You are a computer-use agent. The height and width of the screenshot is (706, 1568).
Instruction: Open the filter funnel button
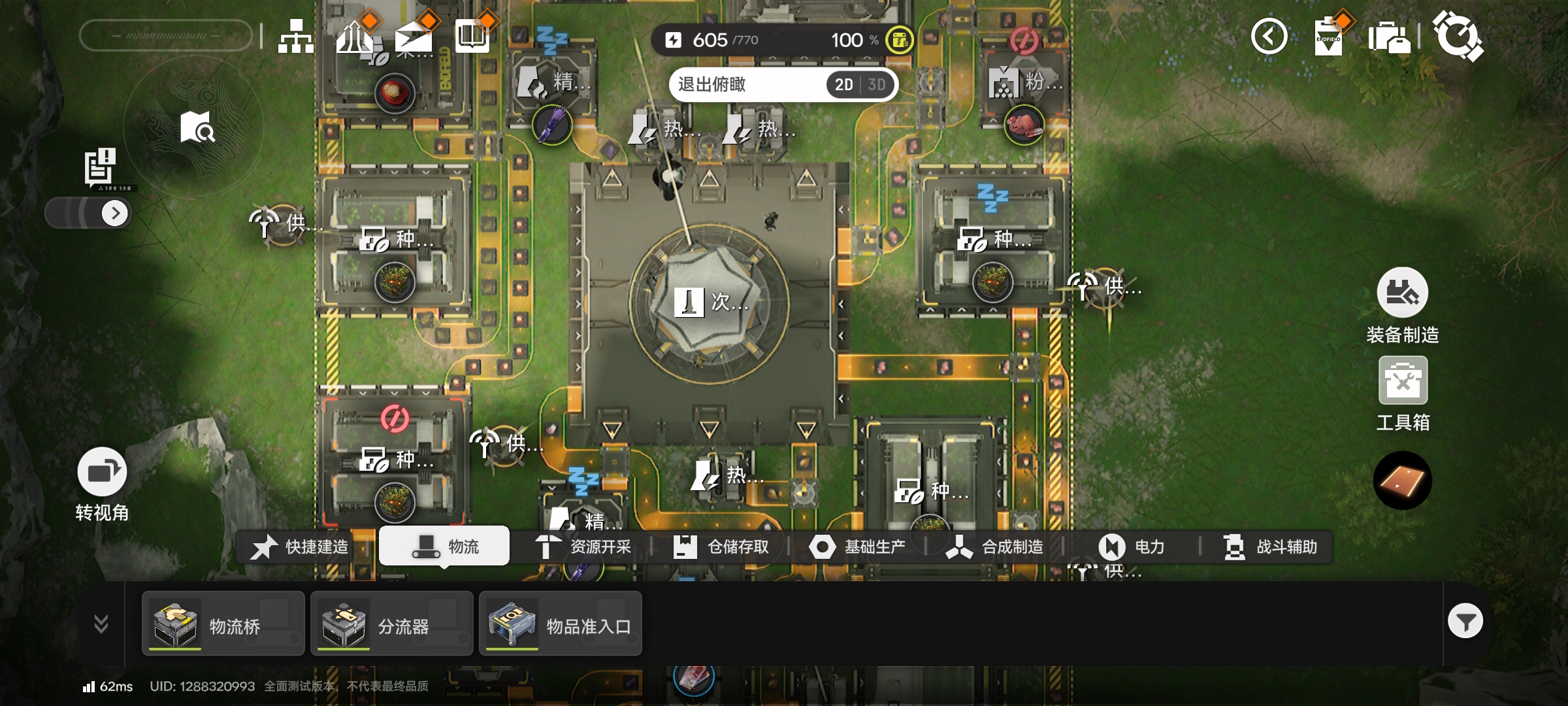pyautogui.click(x=1465, y=622)
